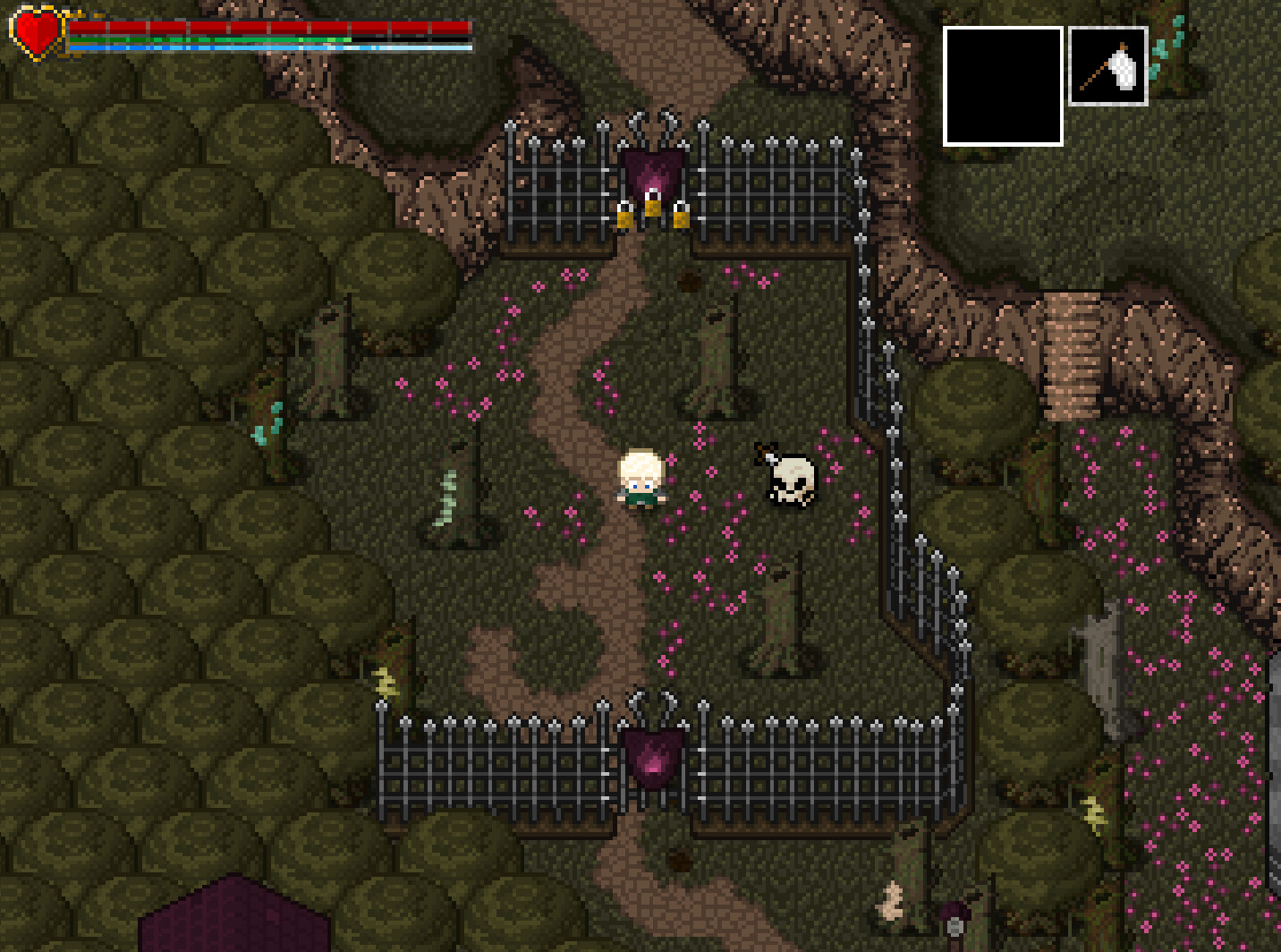The height and width of the screenshot is (952, 1281).
Task: Open the lower fence gate
Action: click(x=651, y=769)
